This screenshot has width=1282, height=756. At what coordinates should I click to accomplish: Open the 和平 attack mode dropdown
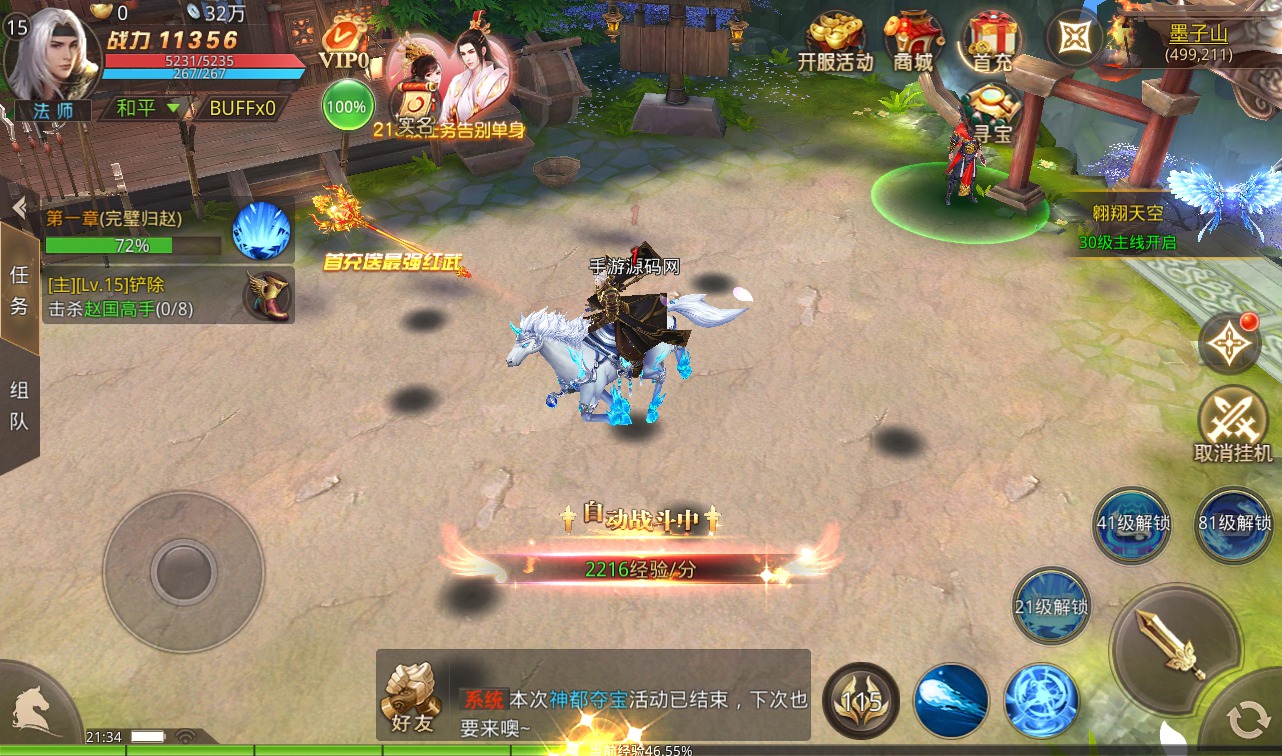[x=147, y=108]
